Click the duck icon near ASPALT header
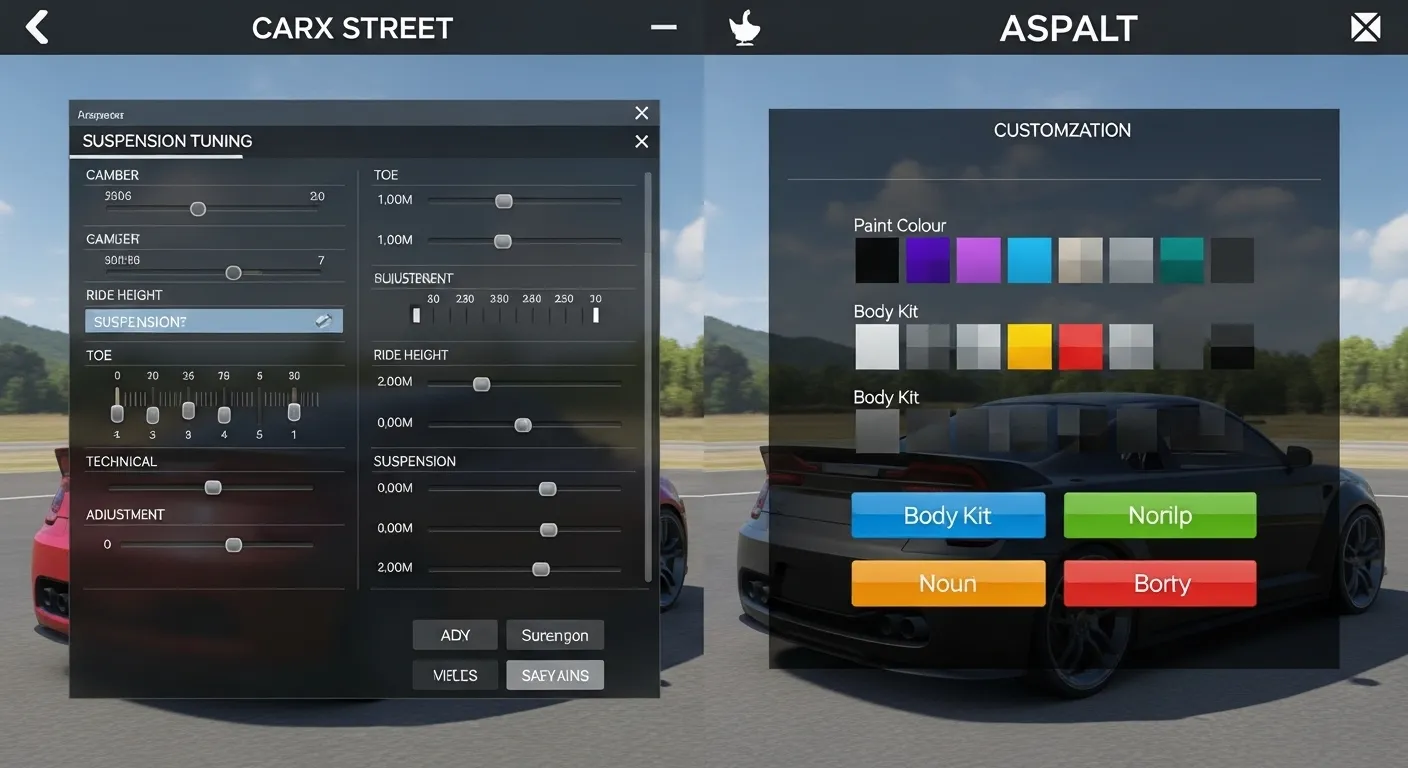Screen dimensions: 1408x768 (x=743, y=27)
